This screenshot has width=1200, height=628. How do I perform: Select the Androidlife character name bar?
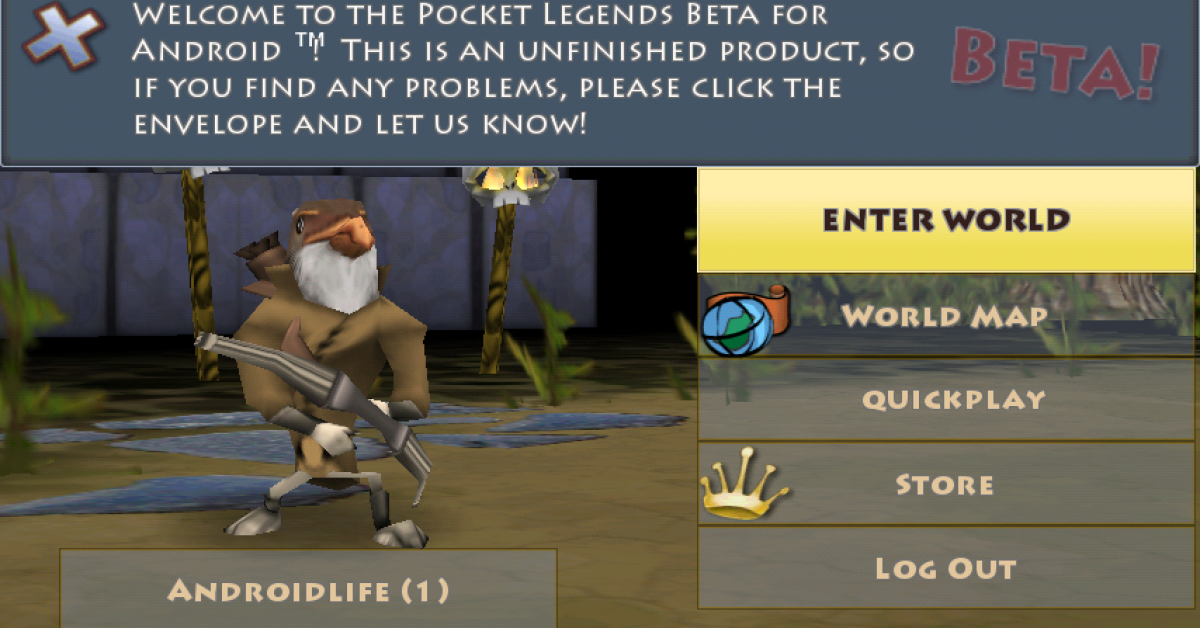tap(308, 589)
